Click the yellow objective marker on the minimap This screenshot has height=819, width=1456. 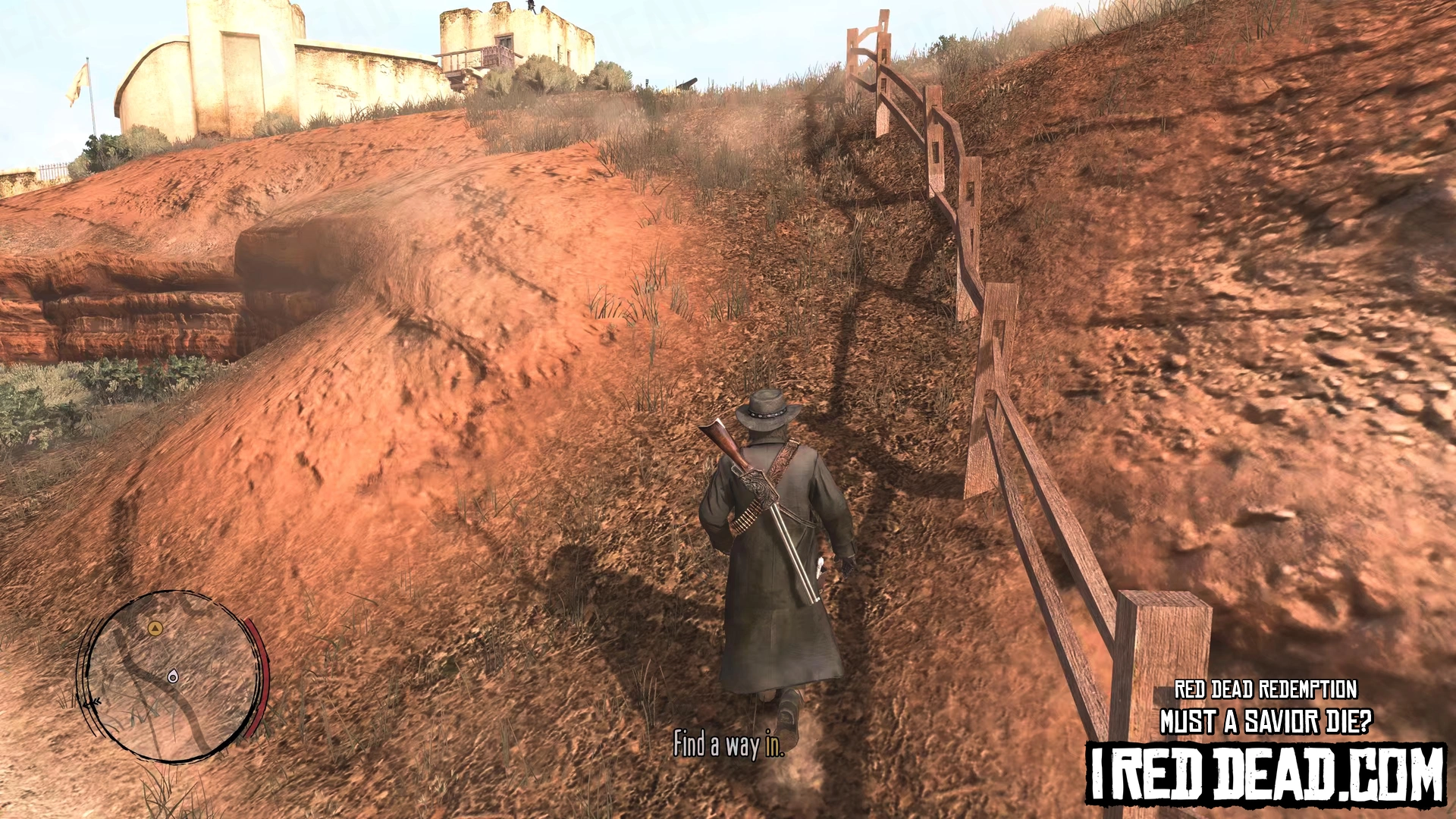coord(155,628)
